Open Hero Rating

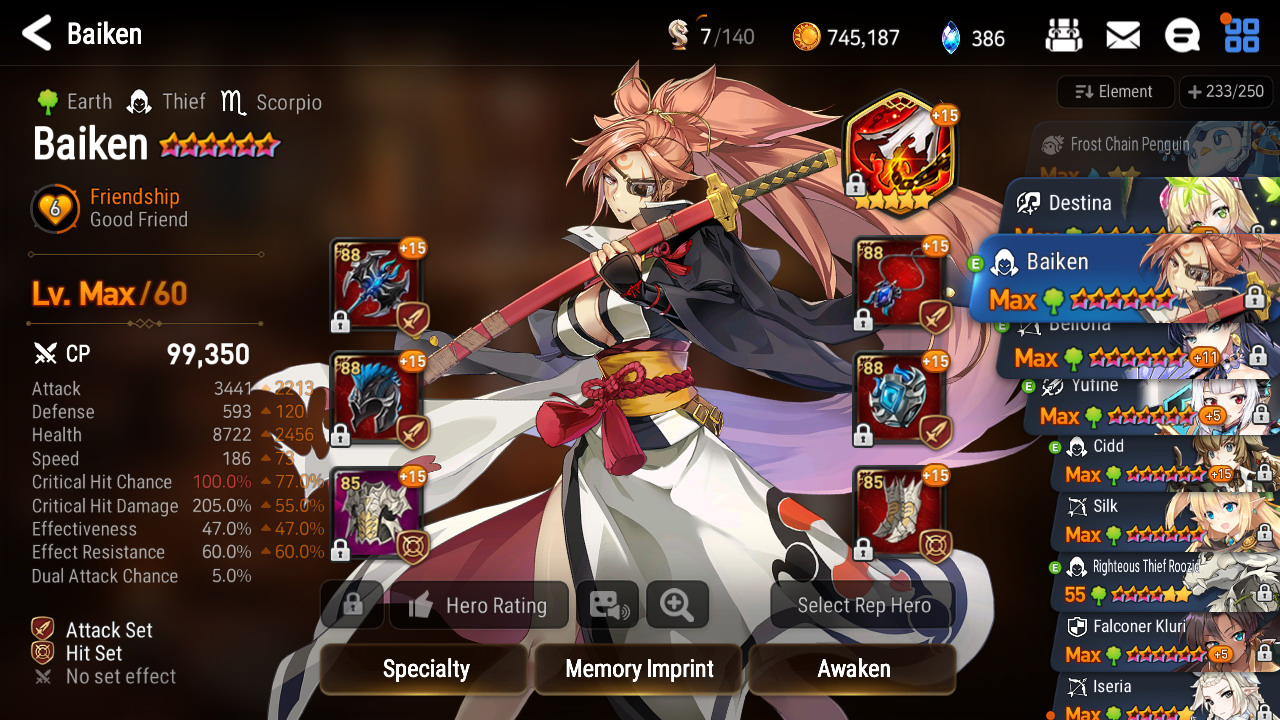(479, 606)
